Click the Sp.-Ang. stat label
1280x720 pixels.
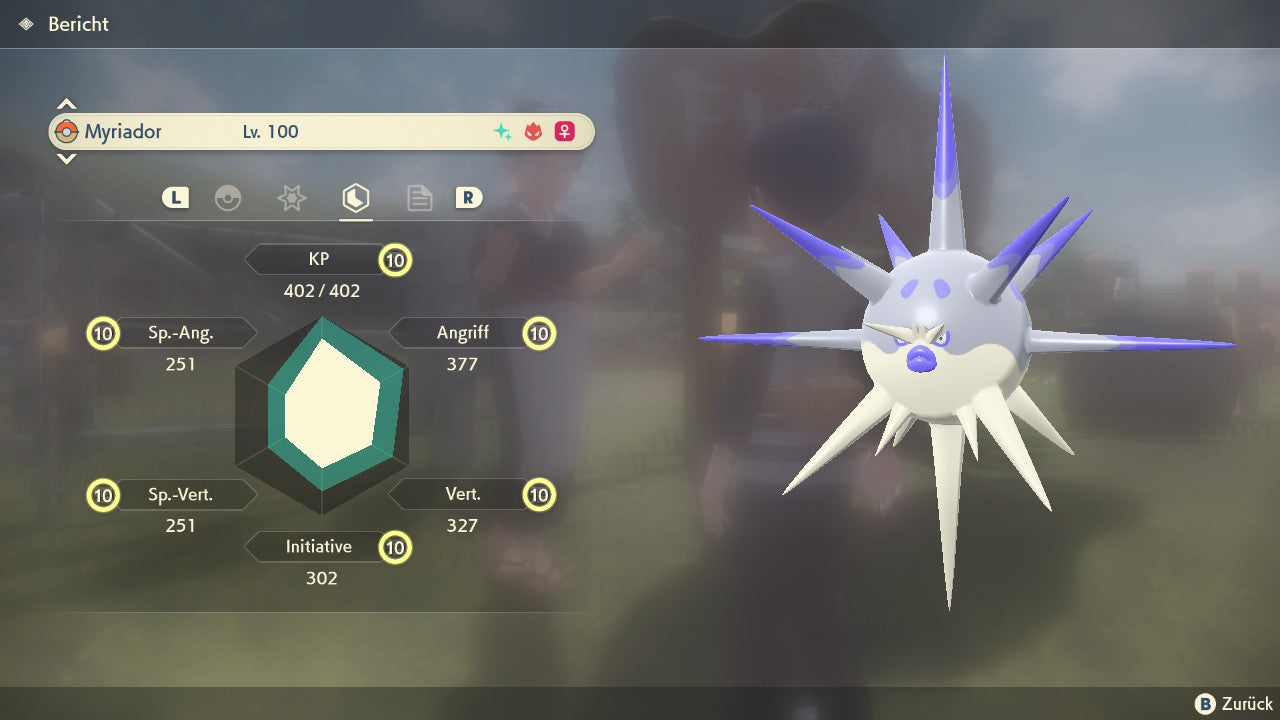click(181, 333)
